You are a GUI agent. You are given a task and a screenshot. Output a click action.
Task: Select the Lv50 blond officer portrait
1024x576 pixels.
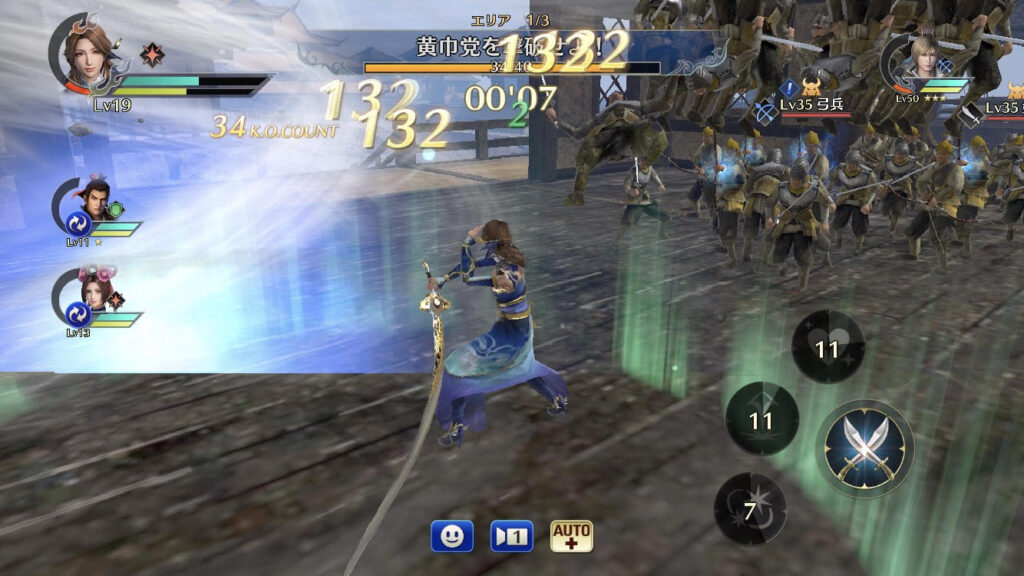(x=915, y=62)
